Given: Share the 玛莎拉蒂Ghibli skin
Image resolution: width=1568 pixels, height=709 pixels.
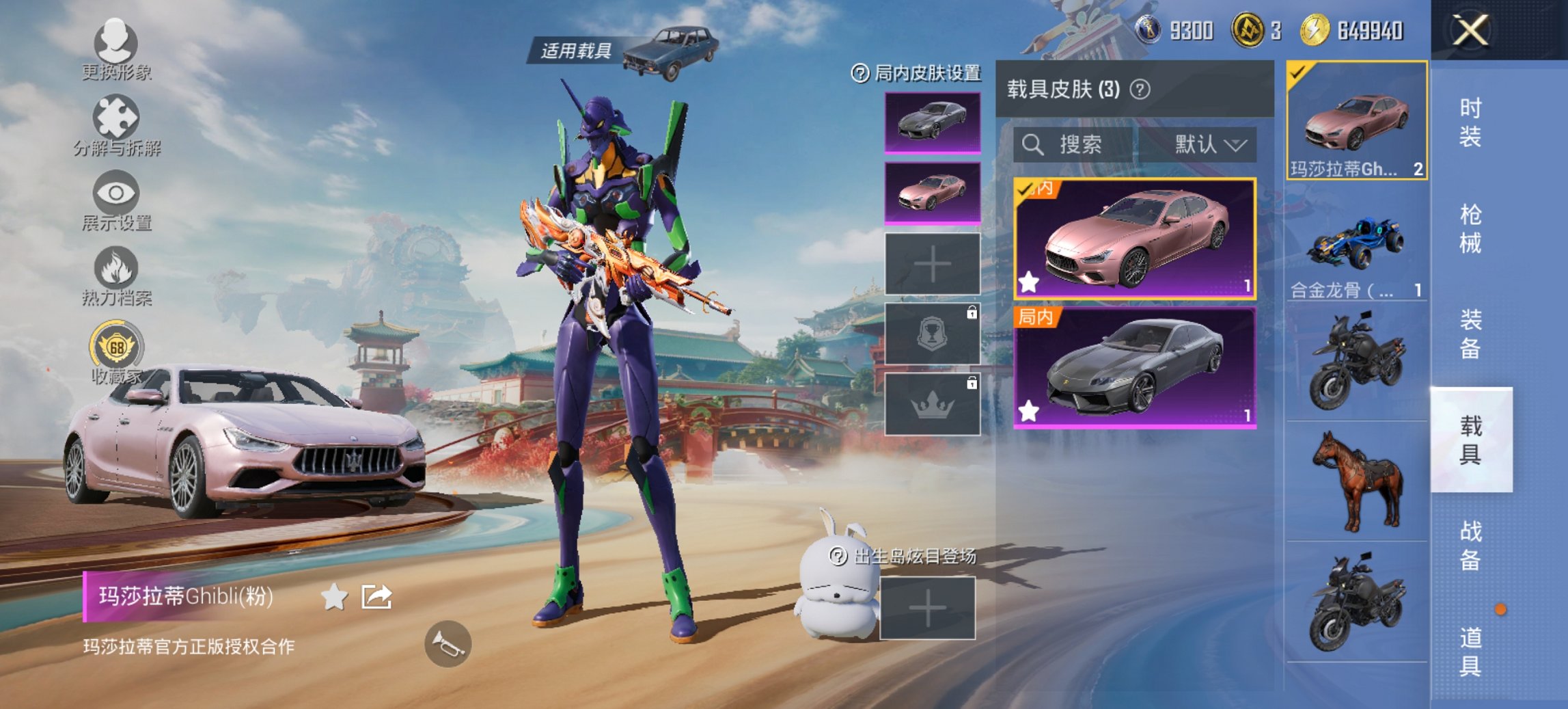Looking at the screenshot, I should pos(376,597).
